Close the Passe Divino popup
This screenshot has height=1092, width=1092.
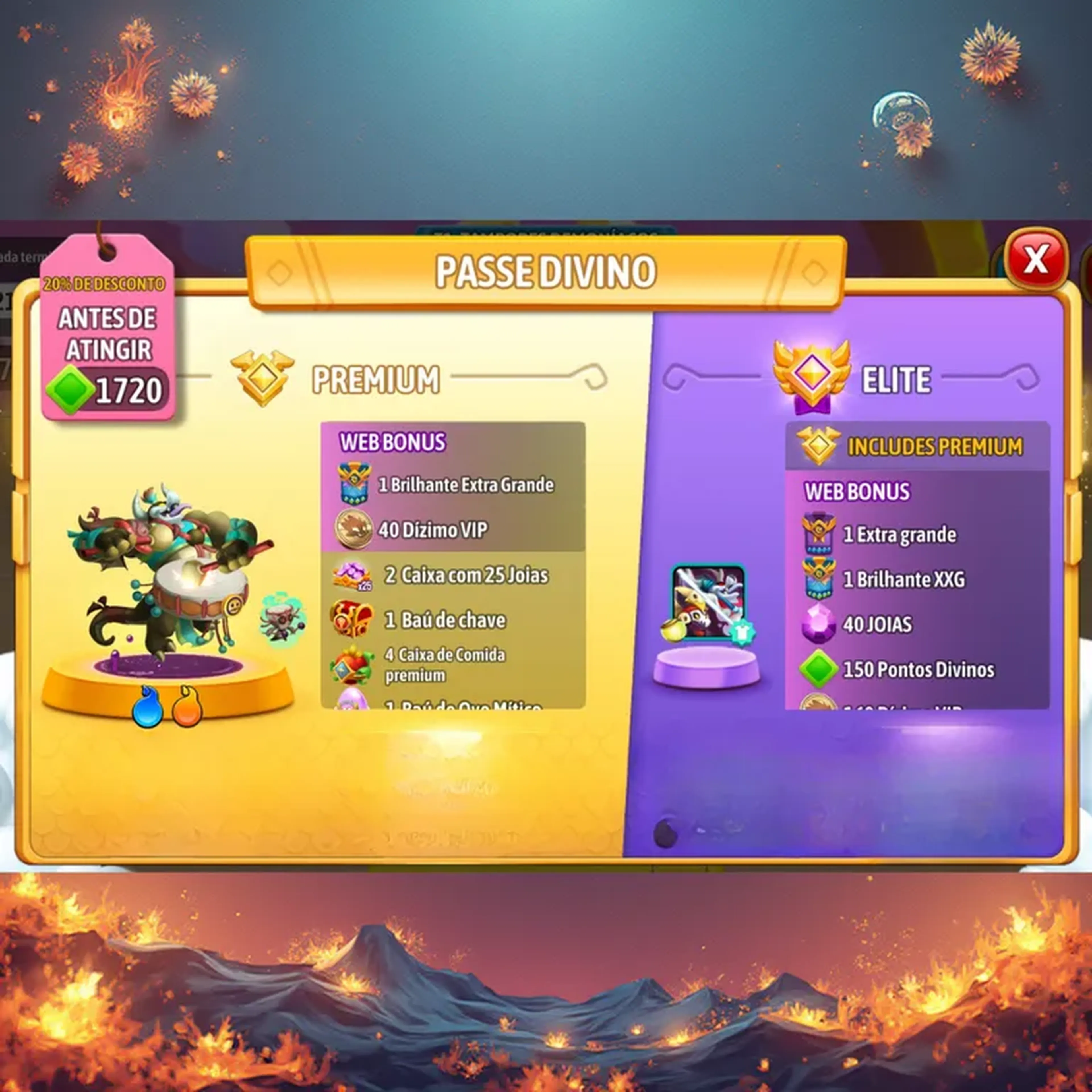(x=1035, y=260)
